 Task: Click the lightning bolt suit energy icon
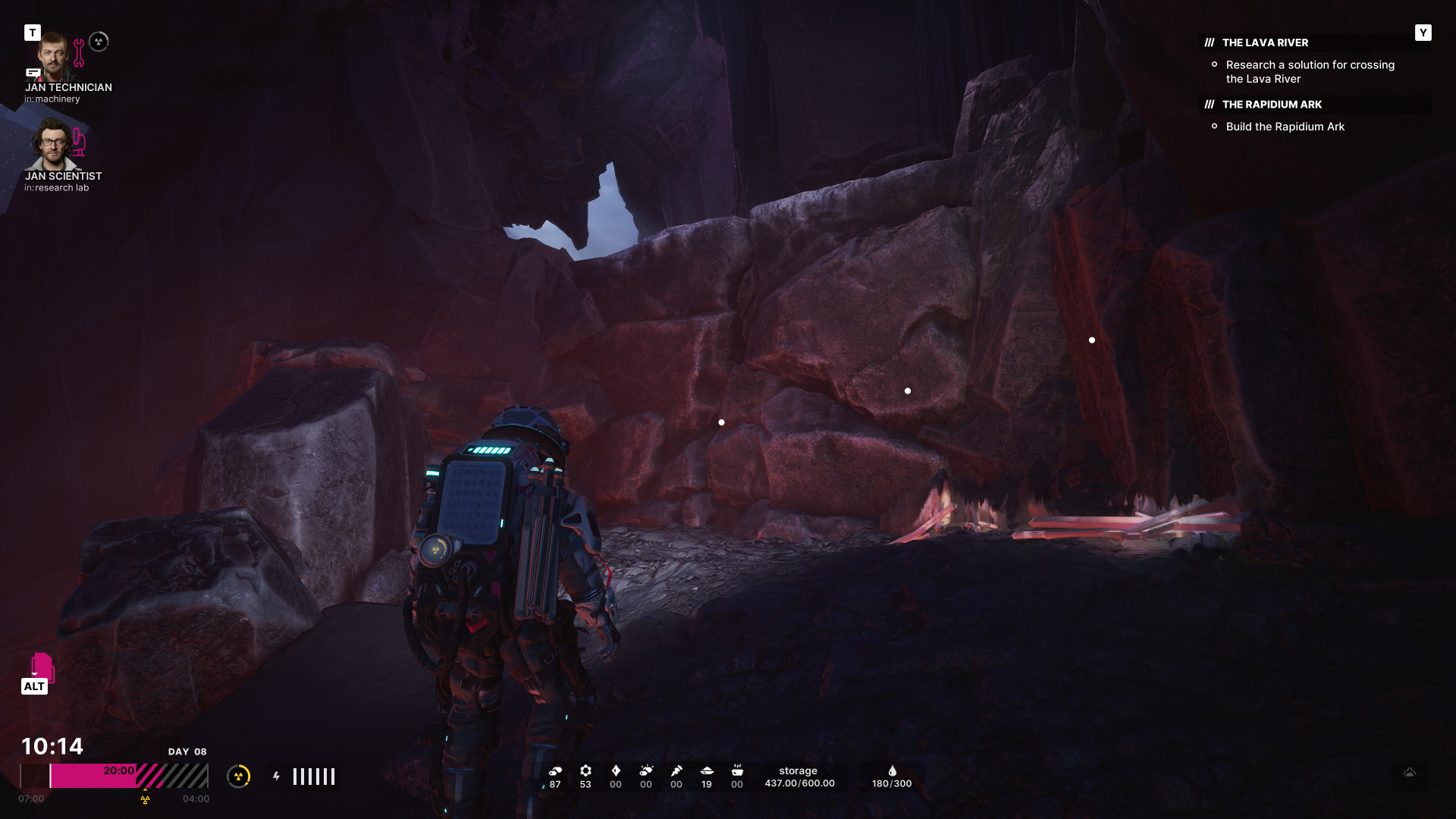coord(277,776)
